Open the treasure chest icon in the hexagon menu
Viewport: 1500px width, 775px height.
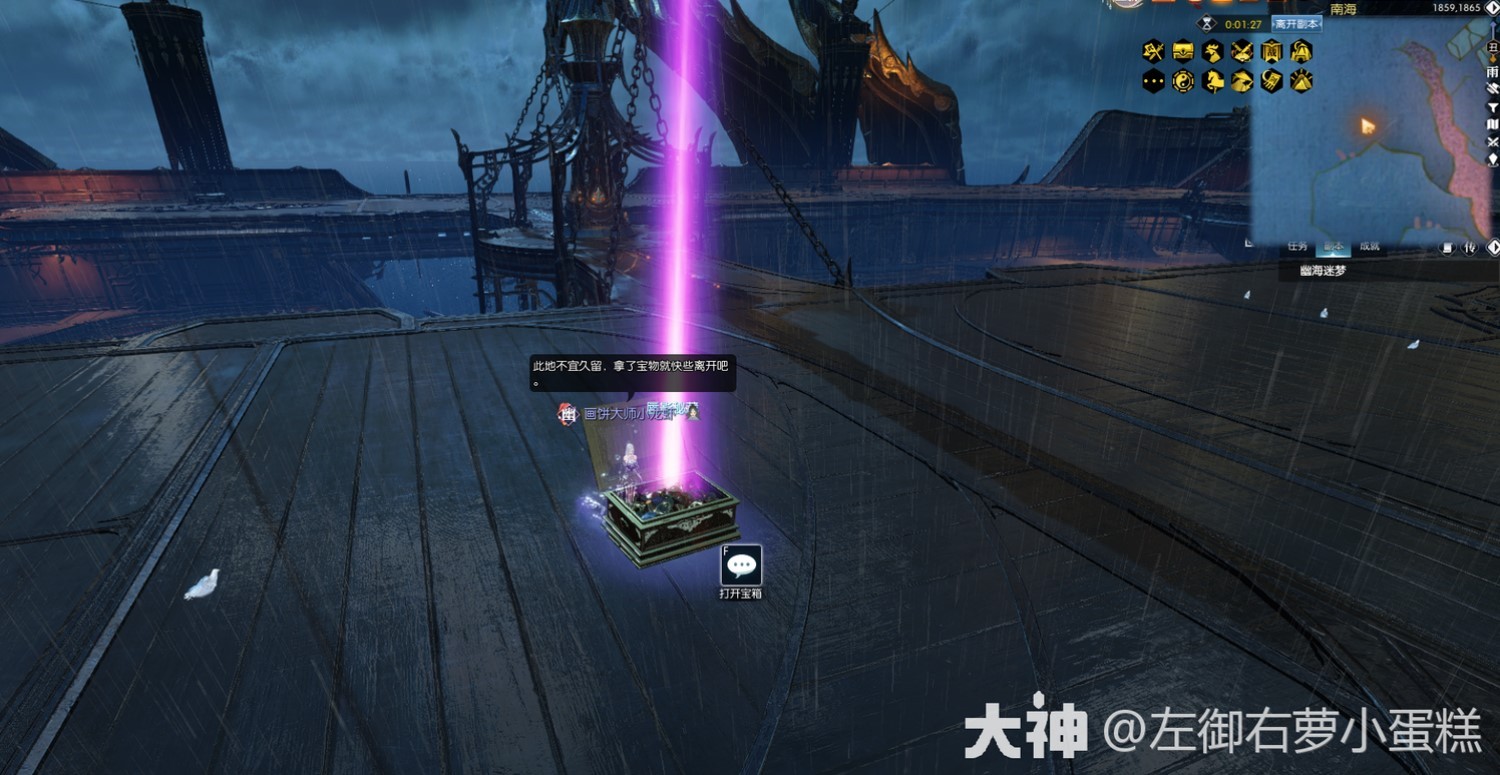(1184, 51)
